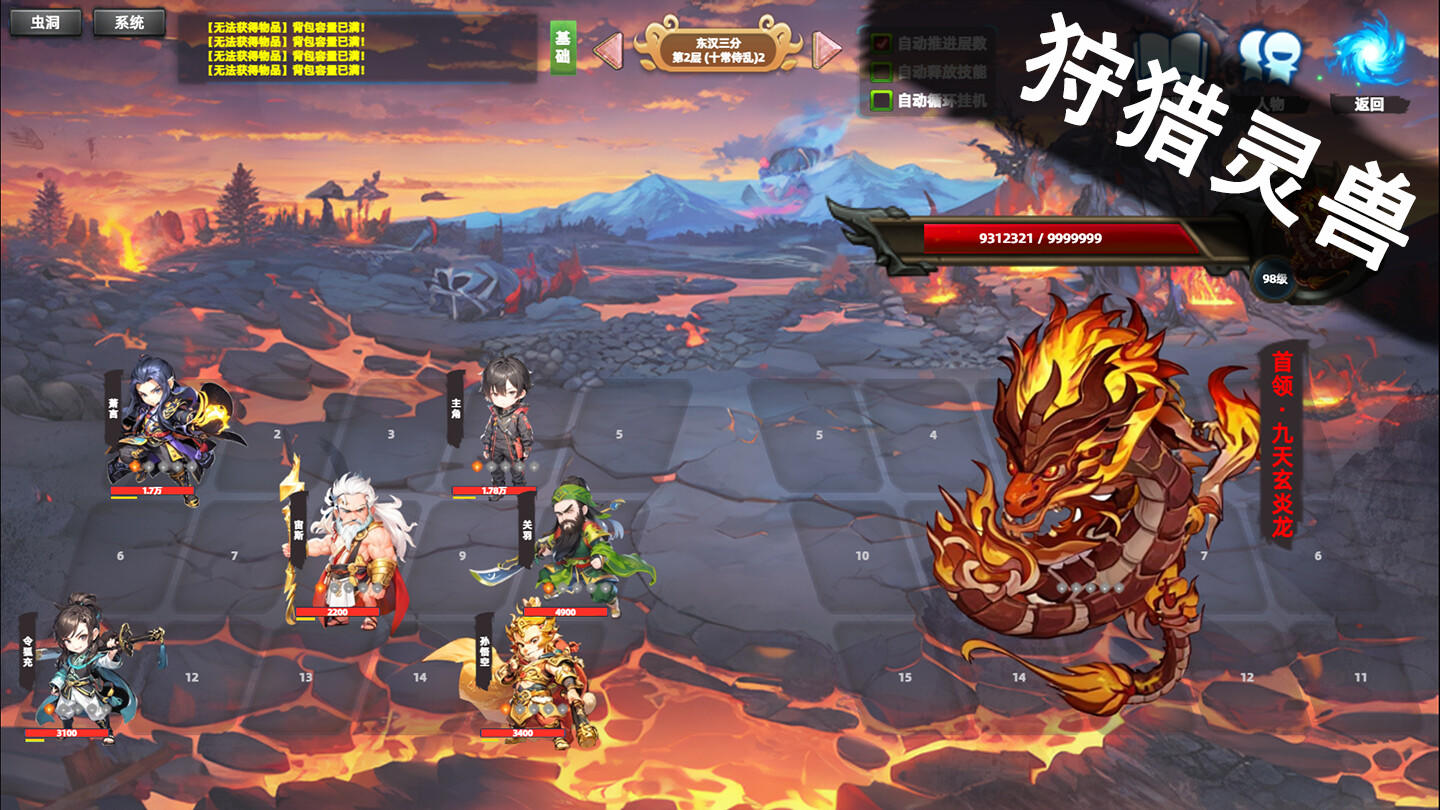The height and width of the screenshot is (810, 1440).
Task: Switch to the 虫洞 tab
Action: point(46,23)
